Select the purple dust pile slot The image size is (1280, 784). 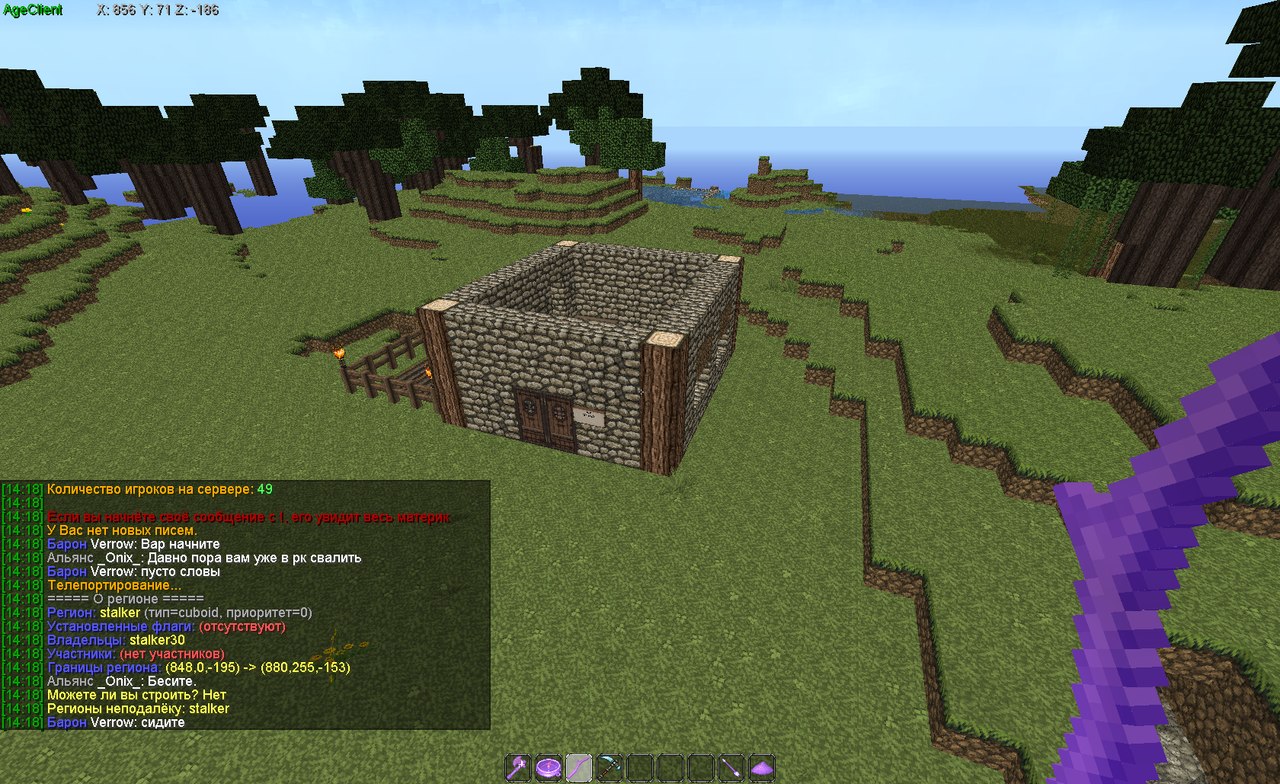763,768
